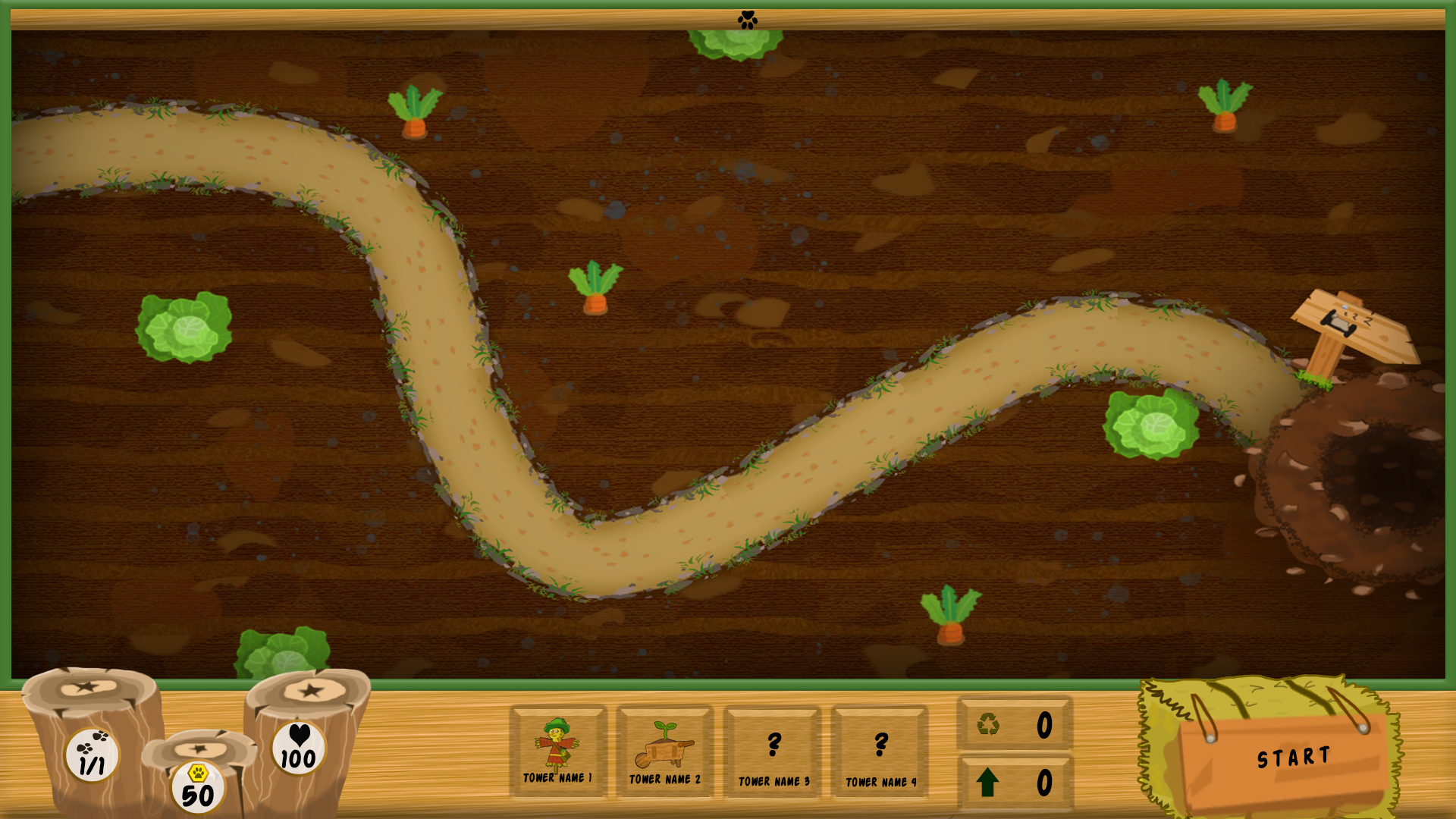Choose the wheelbarrow Tower Name 2 slot
1456x819 pixels.
[665, 752]
